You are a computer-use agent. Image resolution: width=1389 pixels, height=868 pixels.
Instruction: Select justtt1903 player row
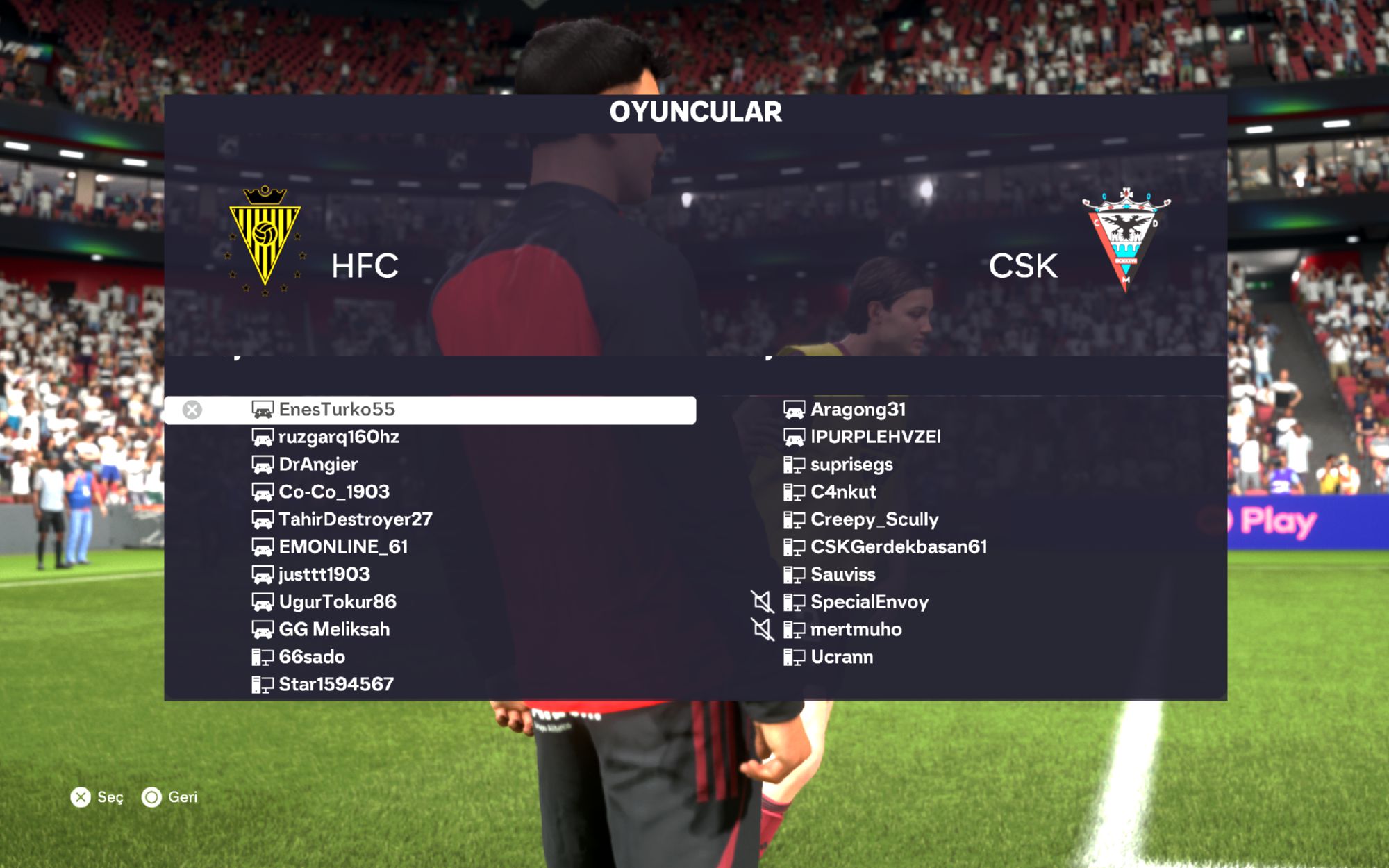(x=324, y=574)
